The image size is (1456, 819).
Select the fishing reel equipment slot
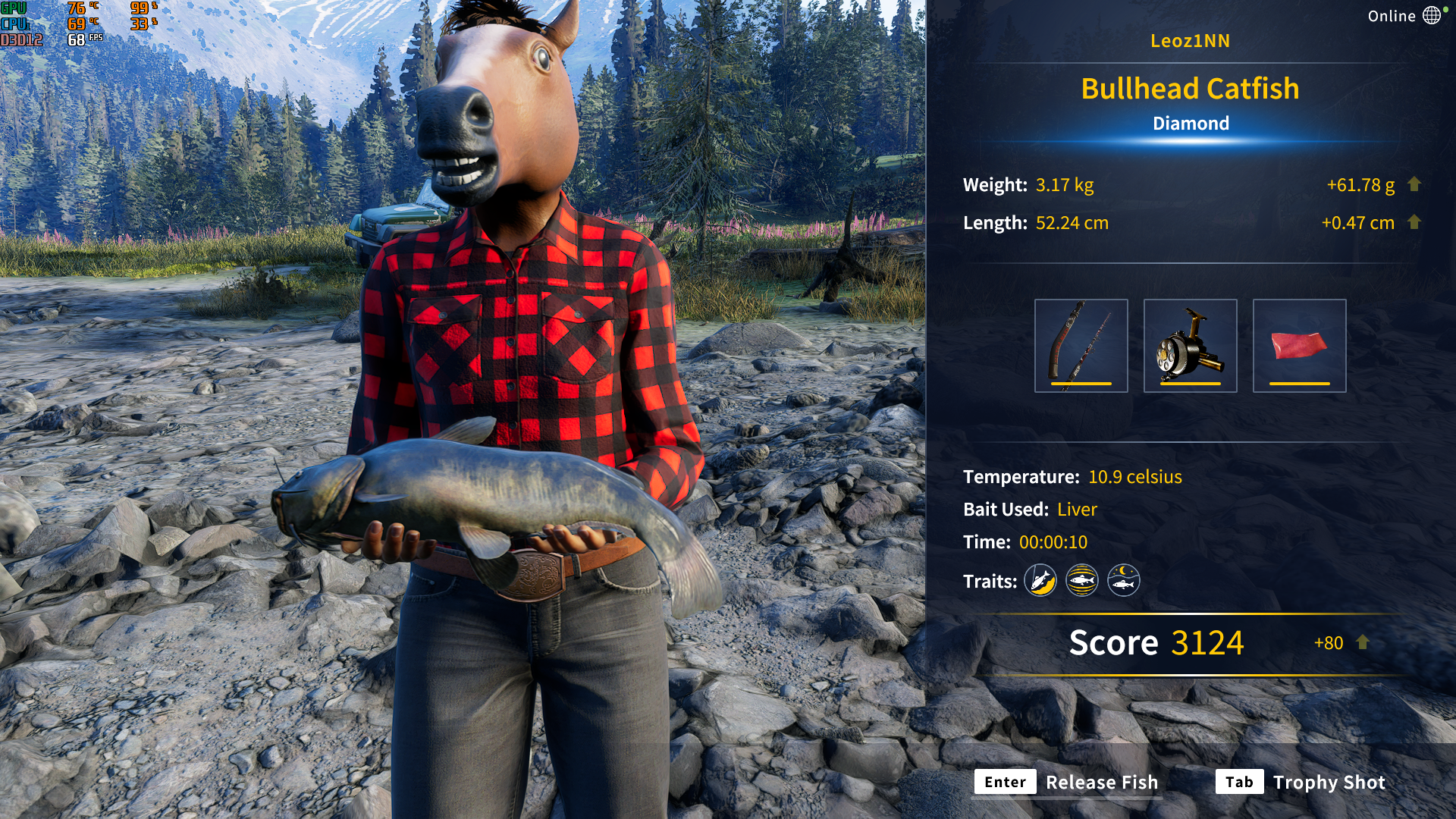[x=1190, y=346]
